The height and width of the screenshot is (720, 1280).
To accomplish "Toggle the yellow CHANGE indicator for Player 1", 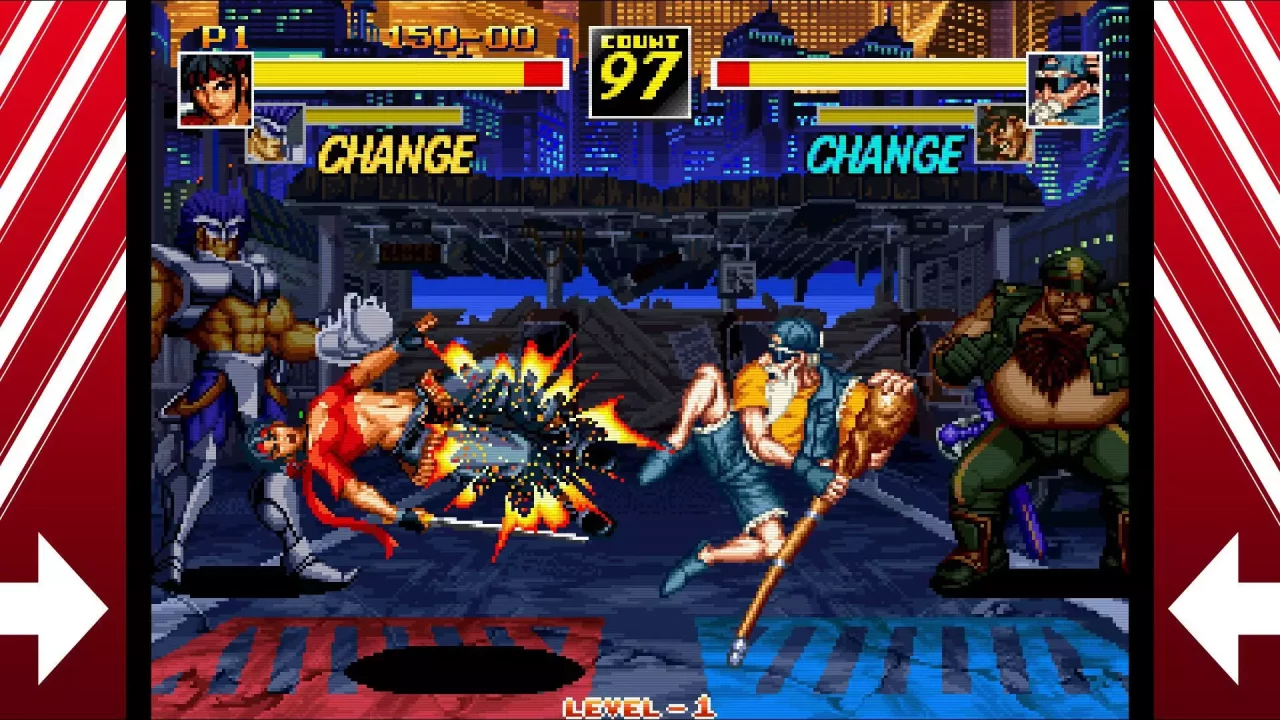I will 394,154.
